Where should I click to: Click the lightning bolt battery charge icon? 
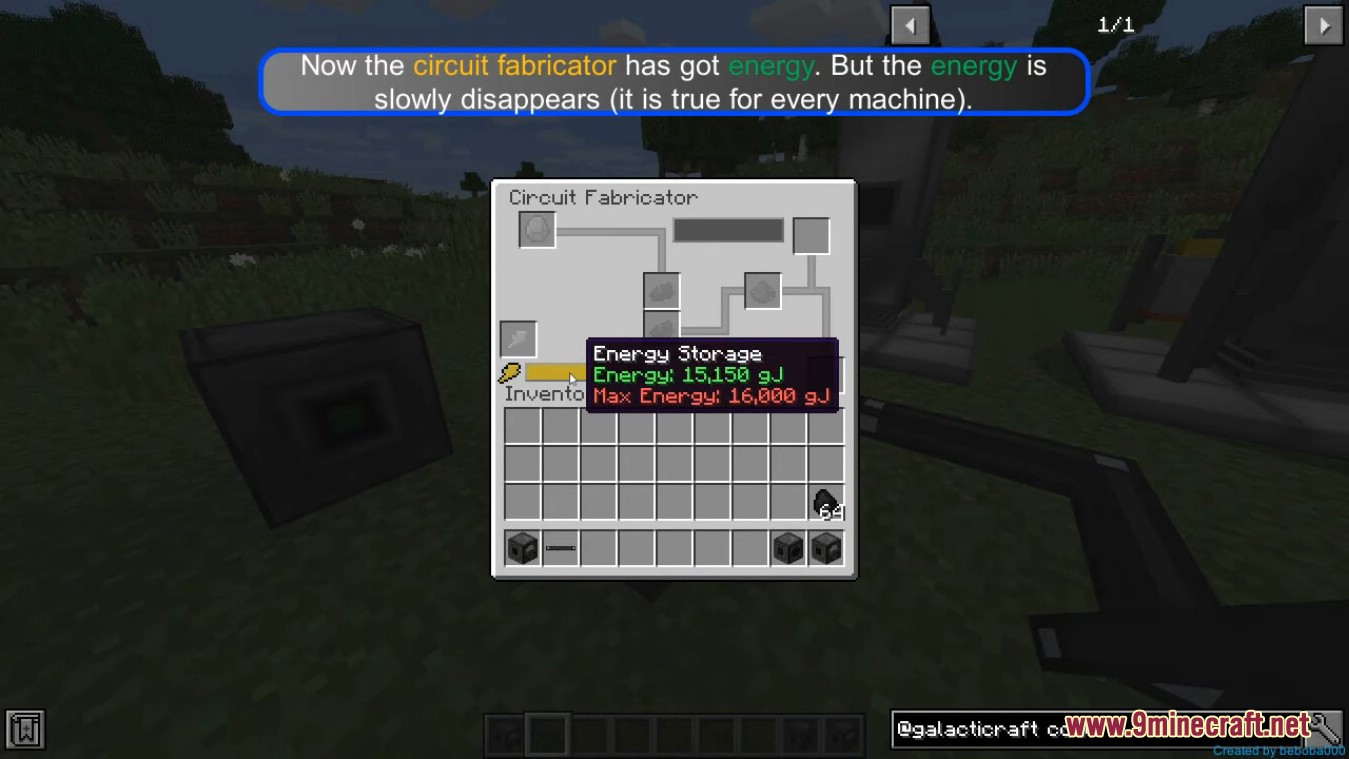(x=508, y=372)
